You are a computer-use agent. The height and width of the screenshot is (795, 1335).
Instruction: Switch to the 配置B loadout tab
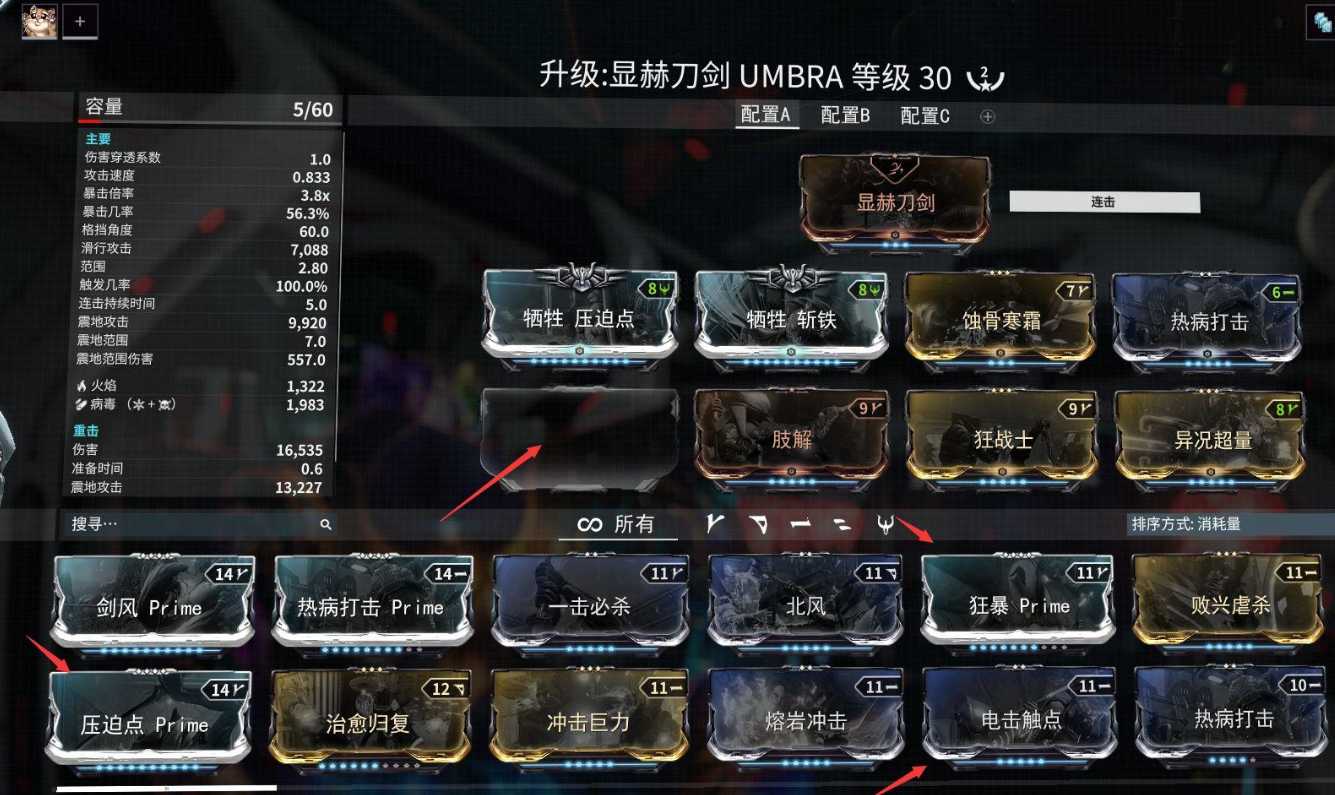843,116
